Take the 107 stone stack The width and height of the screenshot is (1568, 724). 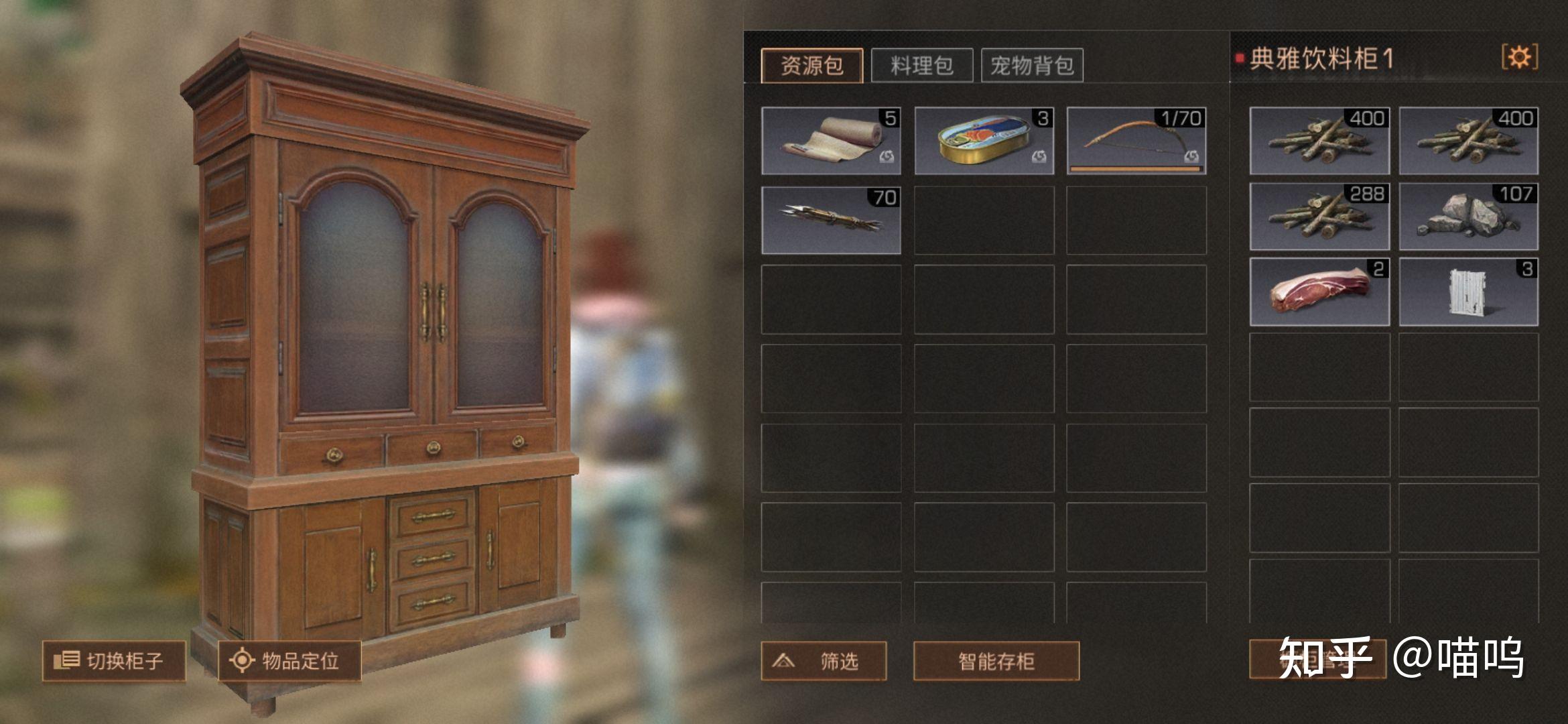click(x=1468, y=217)
